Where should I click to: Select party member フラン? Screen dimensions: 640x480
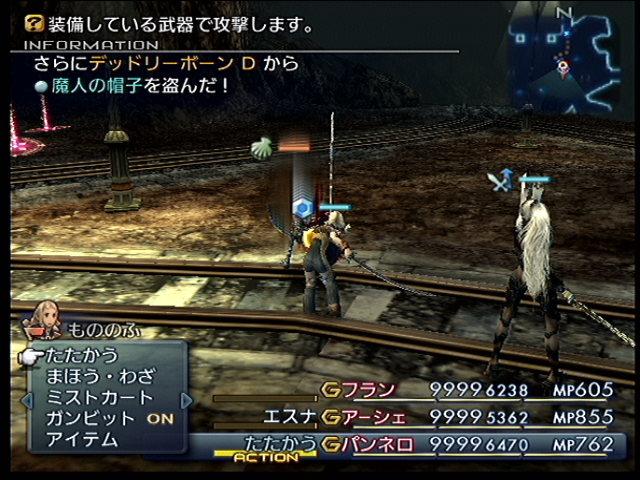(x=370, y=390)
